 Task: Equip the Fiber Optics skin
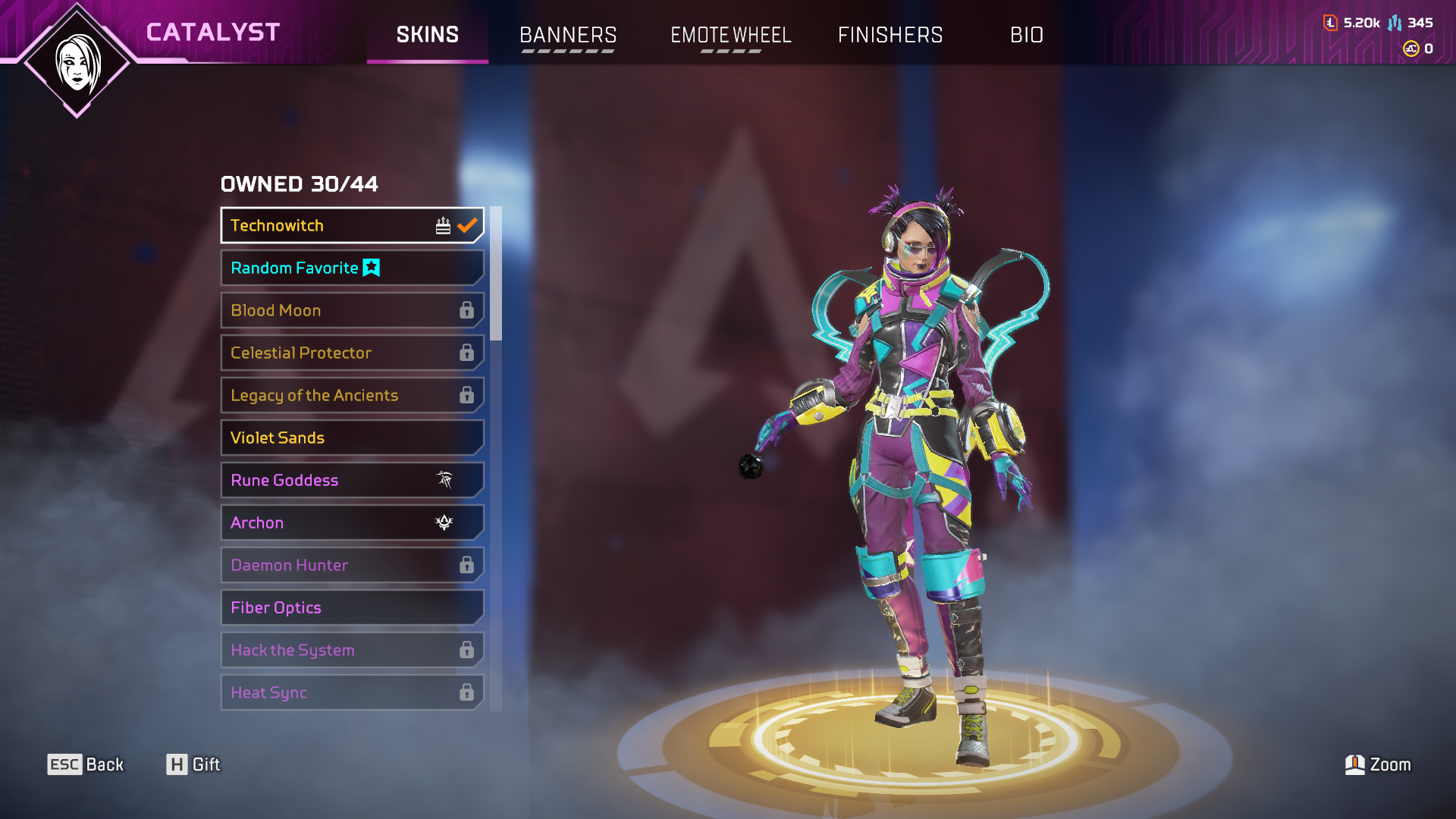pos(352,607)
